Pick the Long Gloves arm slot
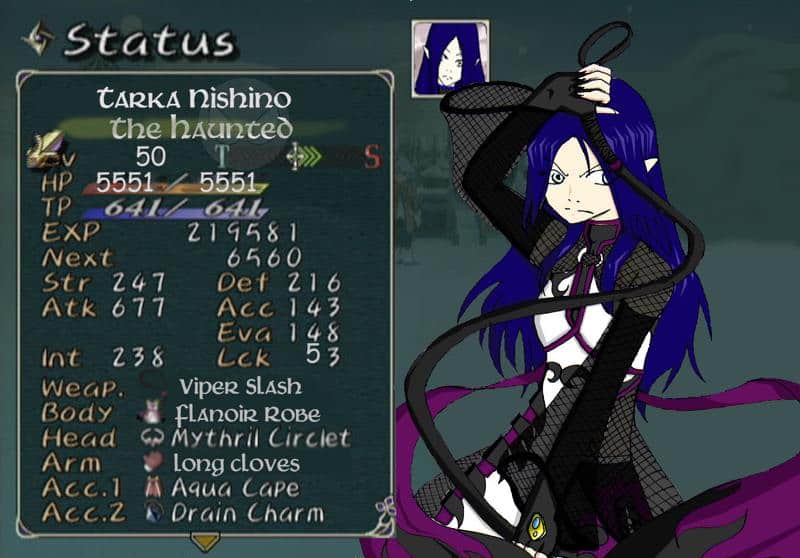Viewport: 800px width, 558px height. tap(236, 463)
